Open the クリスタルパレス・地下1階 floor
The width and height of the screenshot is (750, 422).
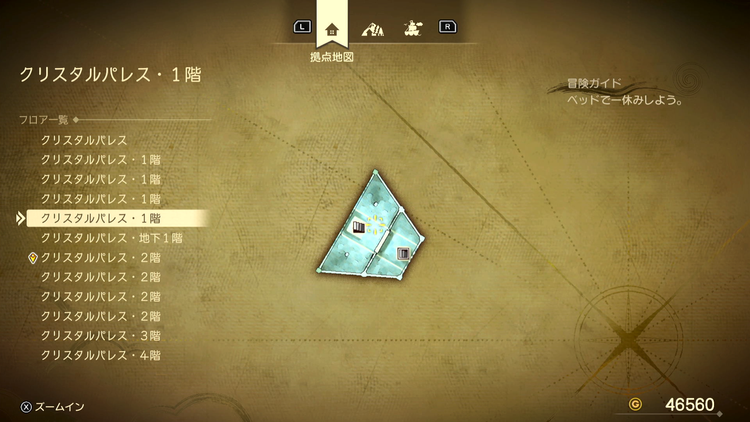pyautogui.click(x=111, y=238)
